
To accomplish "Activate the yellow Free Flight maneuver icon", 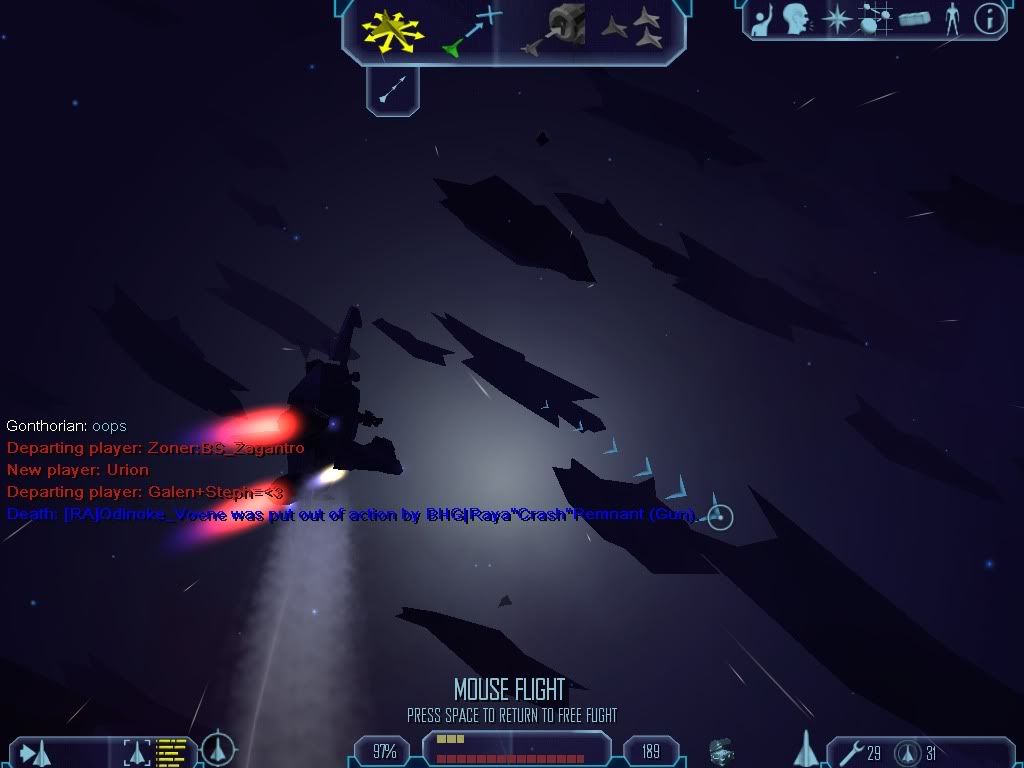I will click(394, 29).
